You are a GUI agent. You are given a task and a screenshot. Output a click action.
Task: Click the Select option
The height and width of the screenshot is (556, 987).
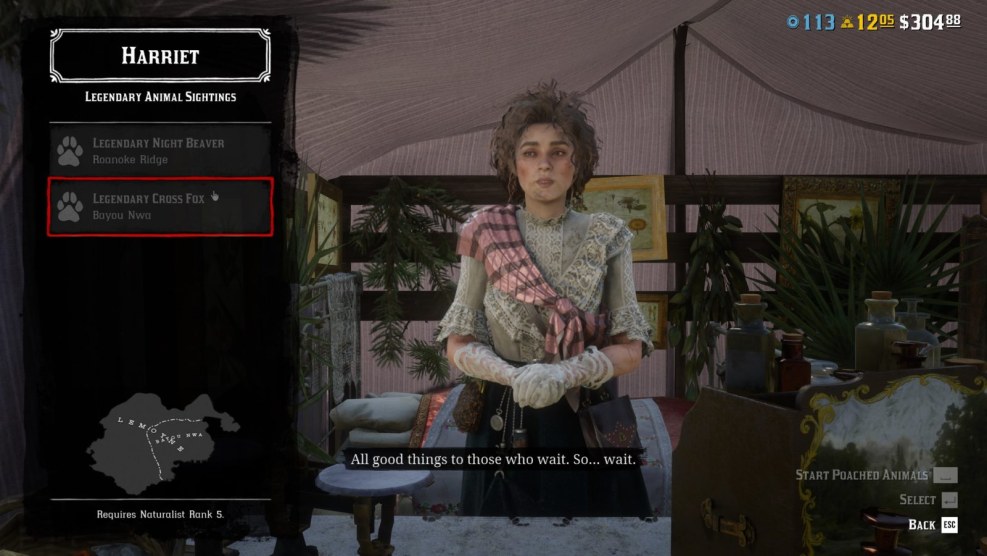pyautogui.click(x=929, y=499)
